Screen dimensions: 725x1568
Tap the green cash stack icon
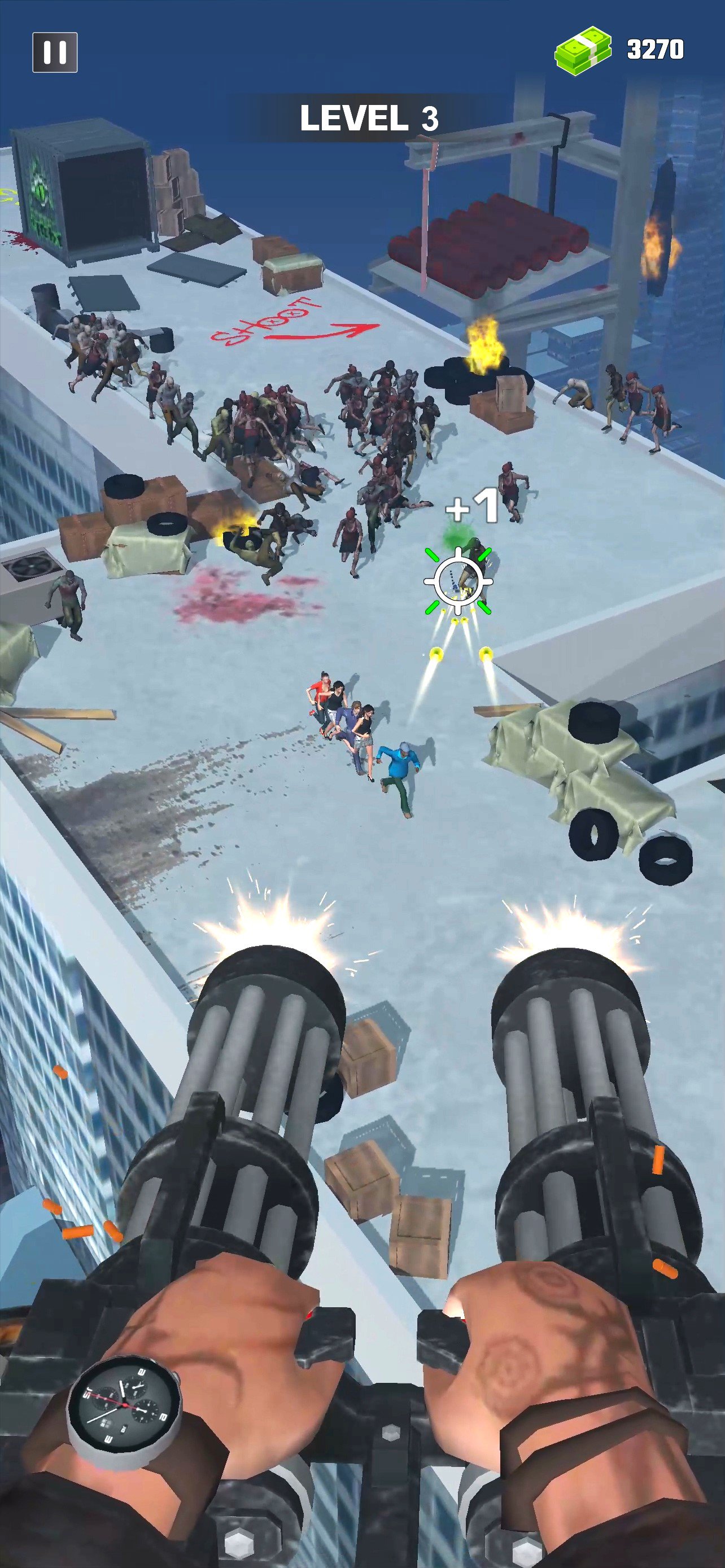pos(583,49)
